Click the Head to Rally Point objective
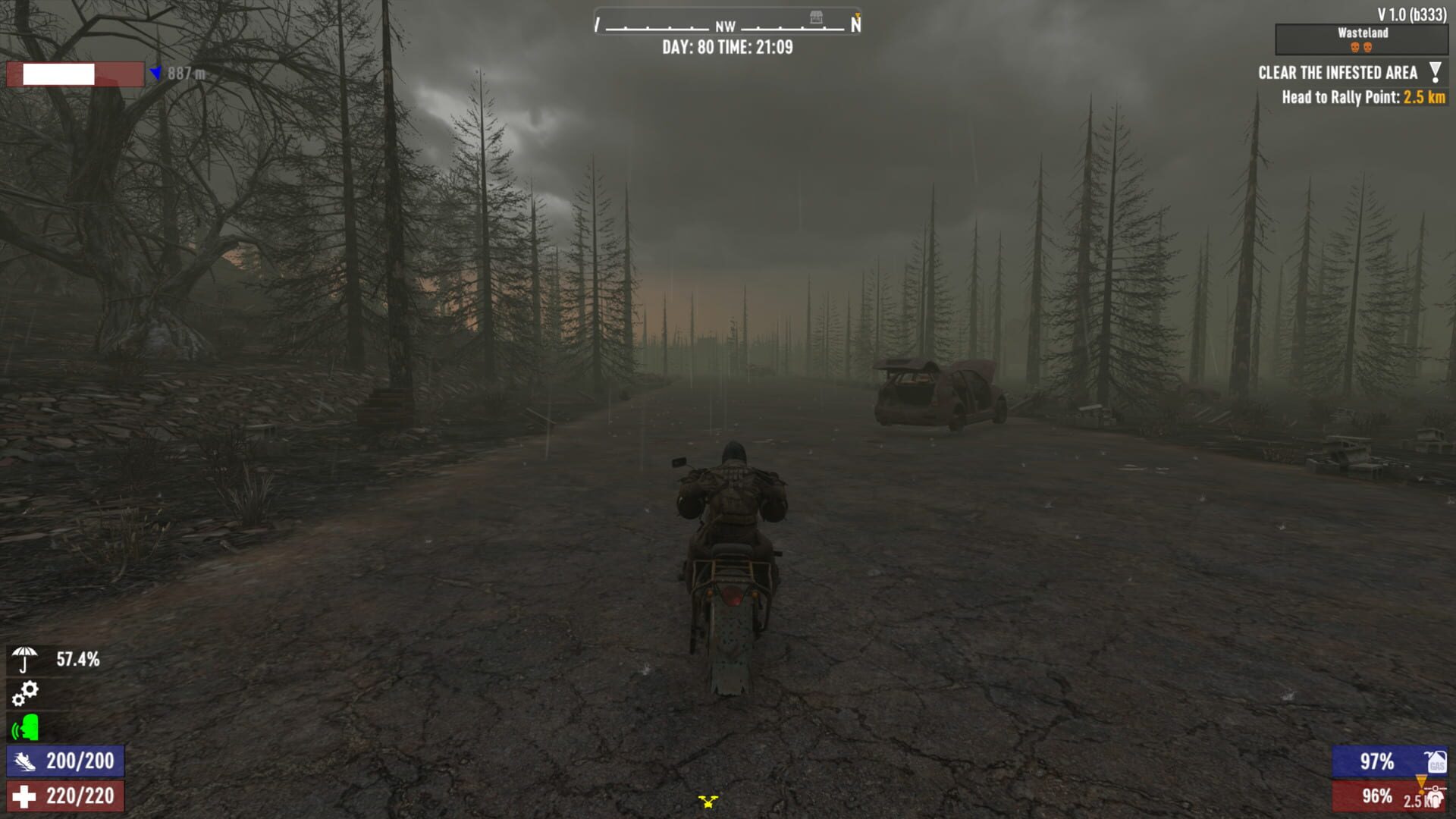 click(1362, 97)
